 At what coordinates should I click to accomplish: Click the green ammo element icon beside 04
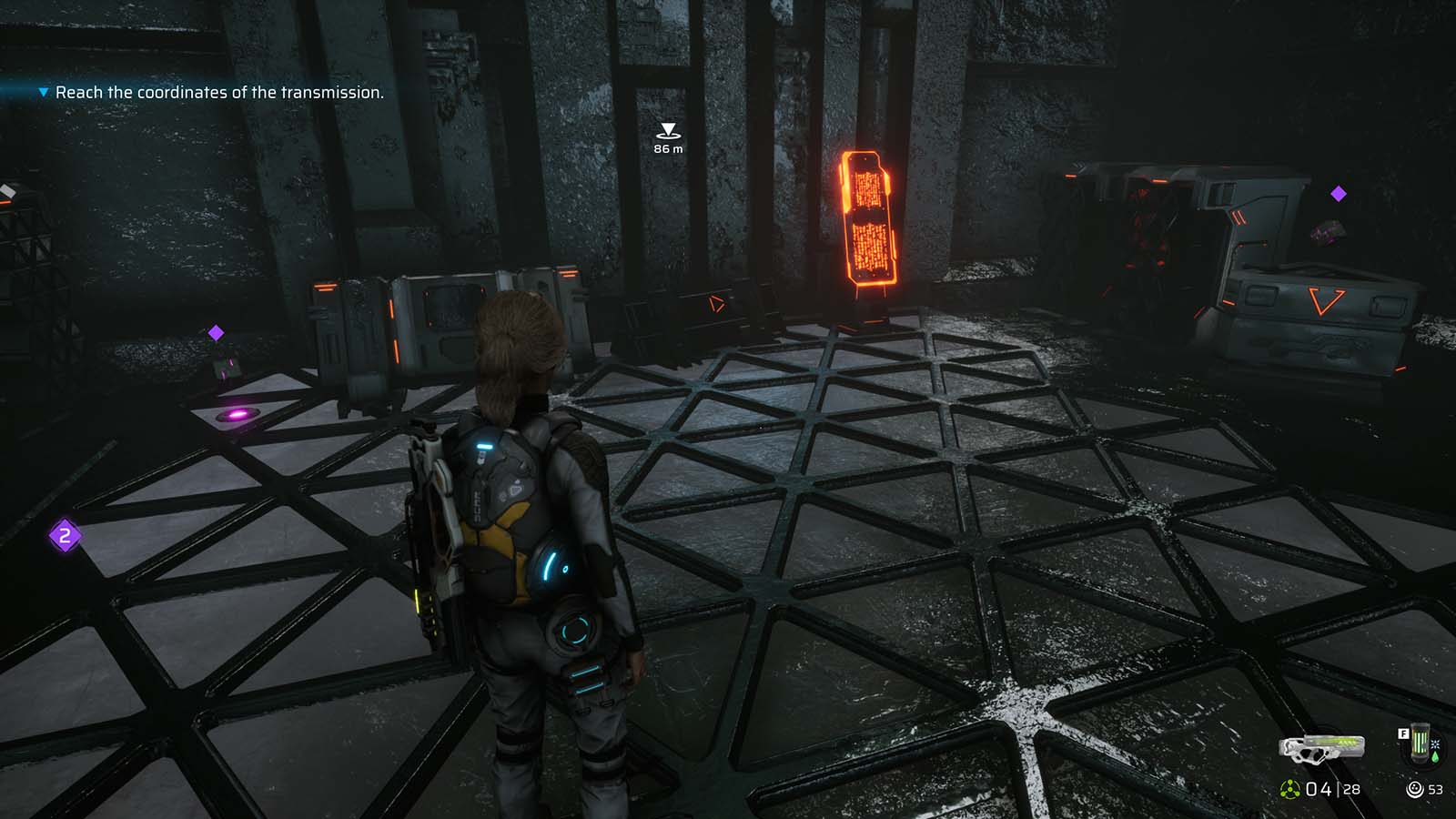click(1289, 788)
